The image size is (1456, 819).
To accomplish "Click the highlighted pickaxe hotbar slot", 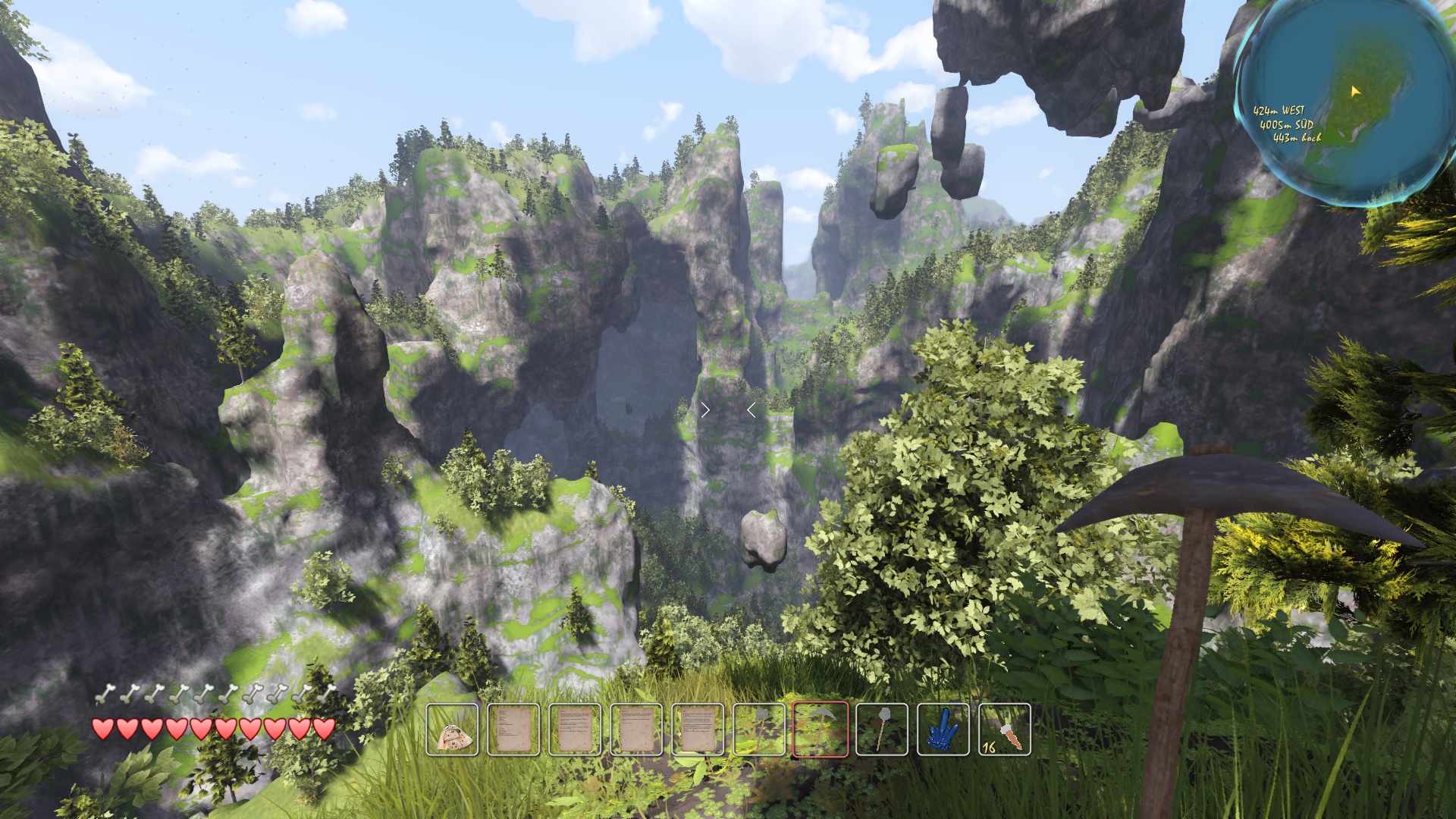I will [821, 730].
